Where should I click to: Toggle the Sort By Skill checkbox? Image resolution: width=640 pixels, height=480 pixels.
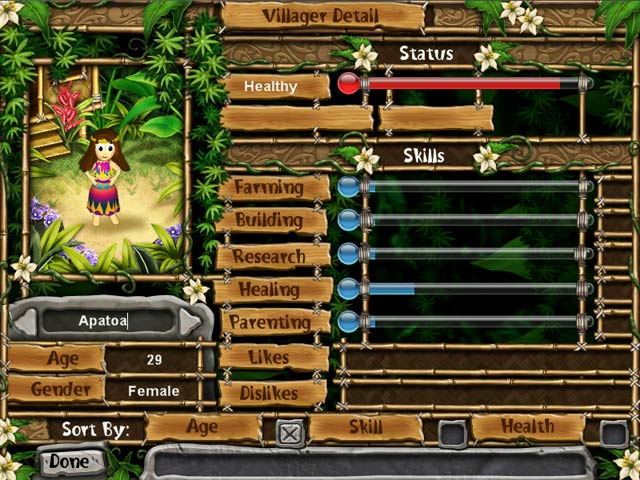(452, 433)
